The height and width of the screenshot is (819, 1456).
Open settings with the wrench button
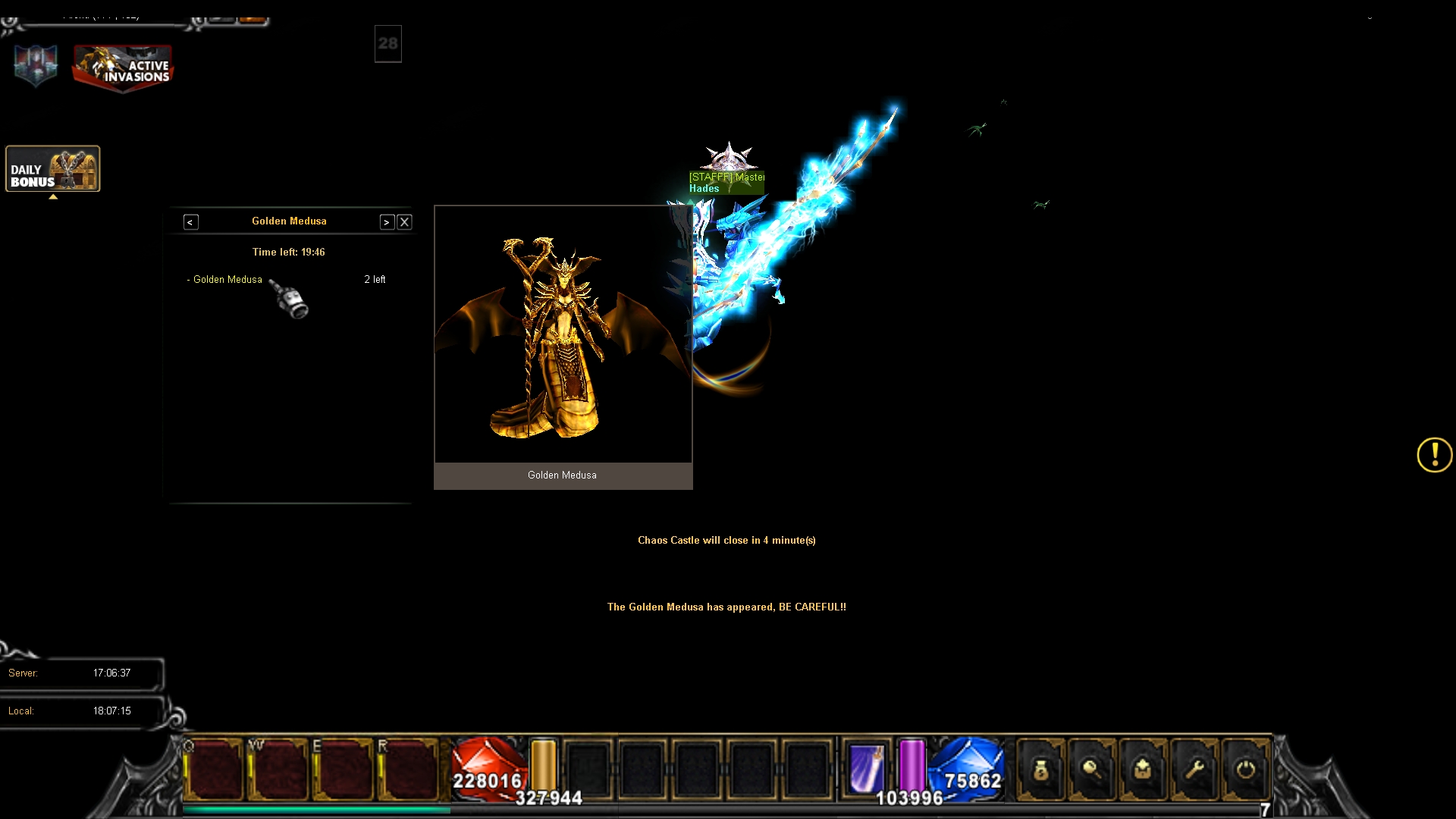[x=1194, y=770]
